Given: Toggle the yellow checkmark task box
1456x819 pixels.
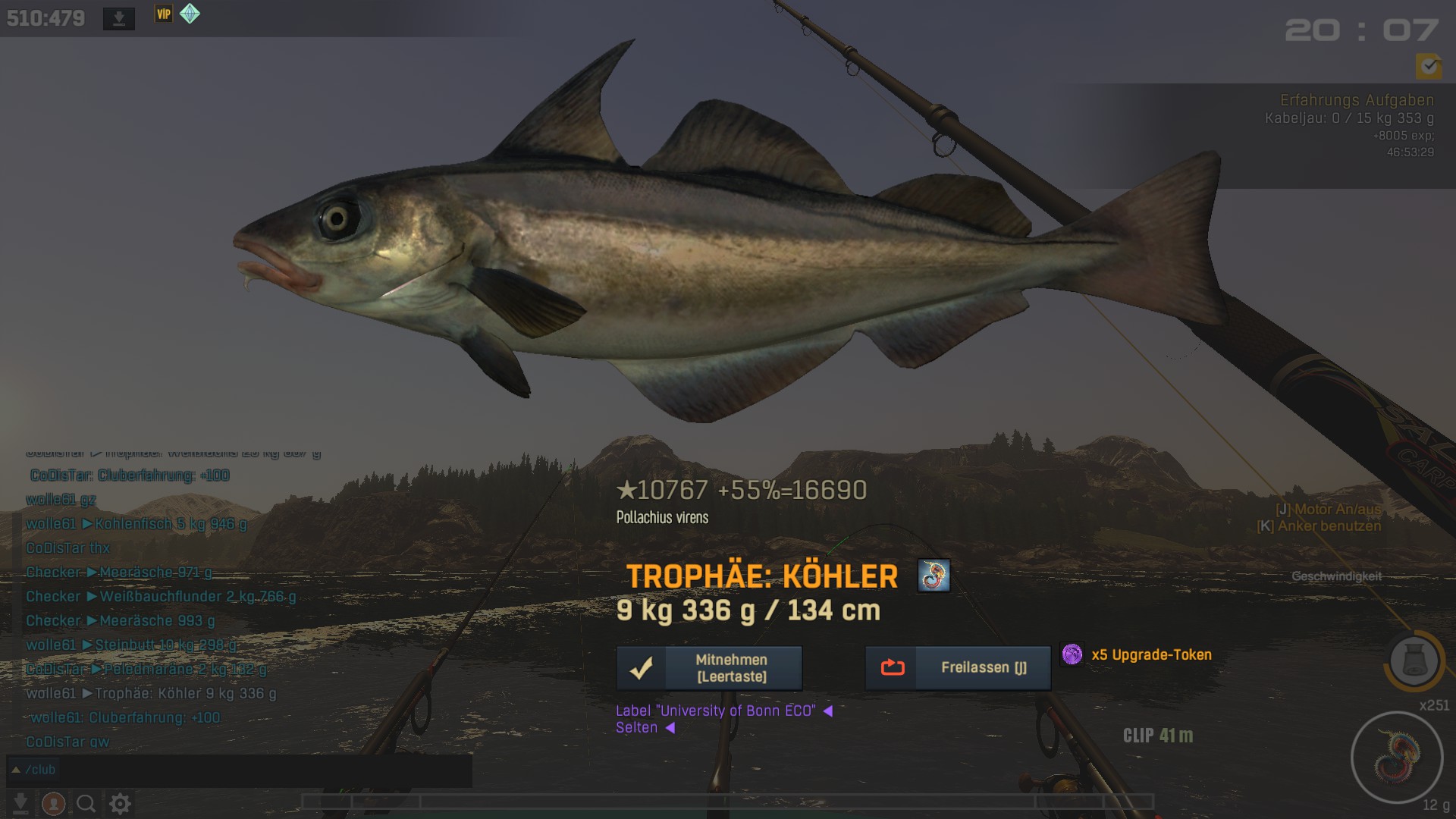Looking at the screenshot, I should 1429,67.
